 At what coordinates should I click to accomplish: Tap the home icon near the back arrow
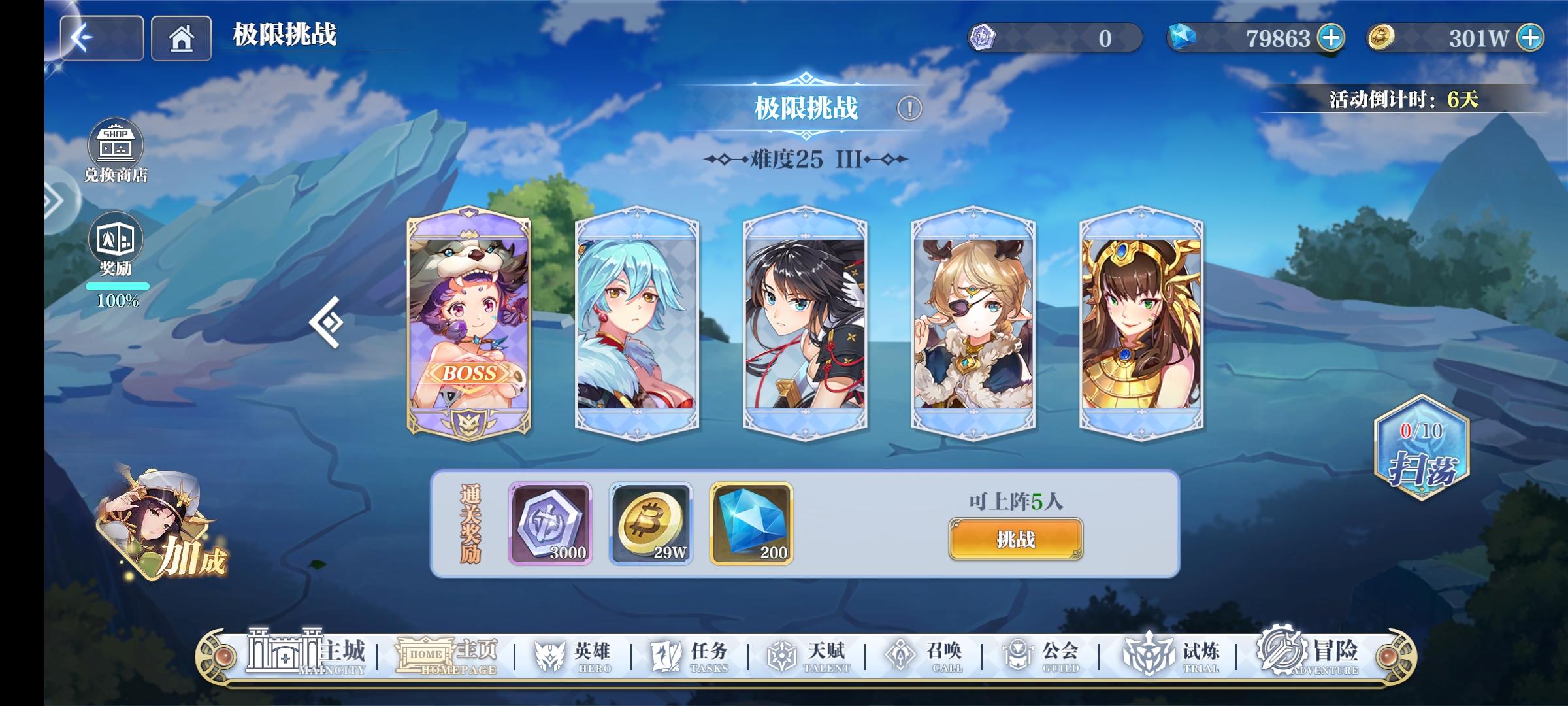pos(180,37)
